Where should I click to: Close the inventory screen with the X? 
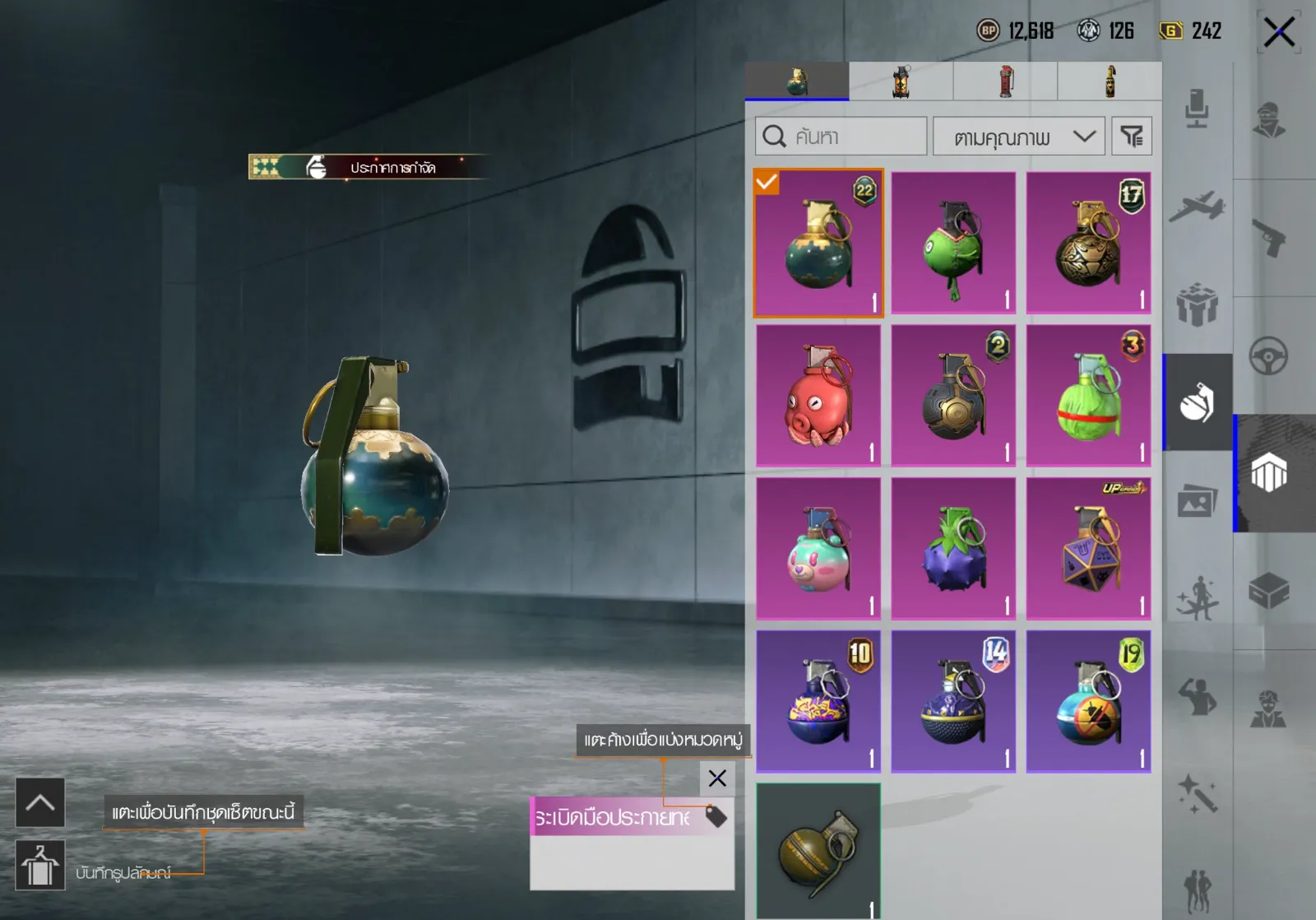(1278, 34)
